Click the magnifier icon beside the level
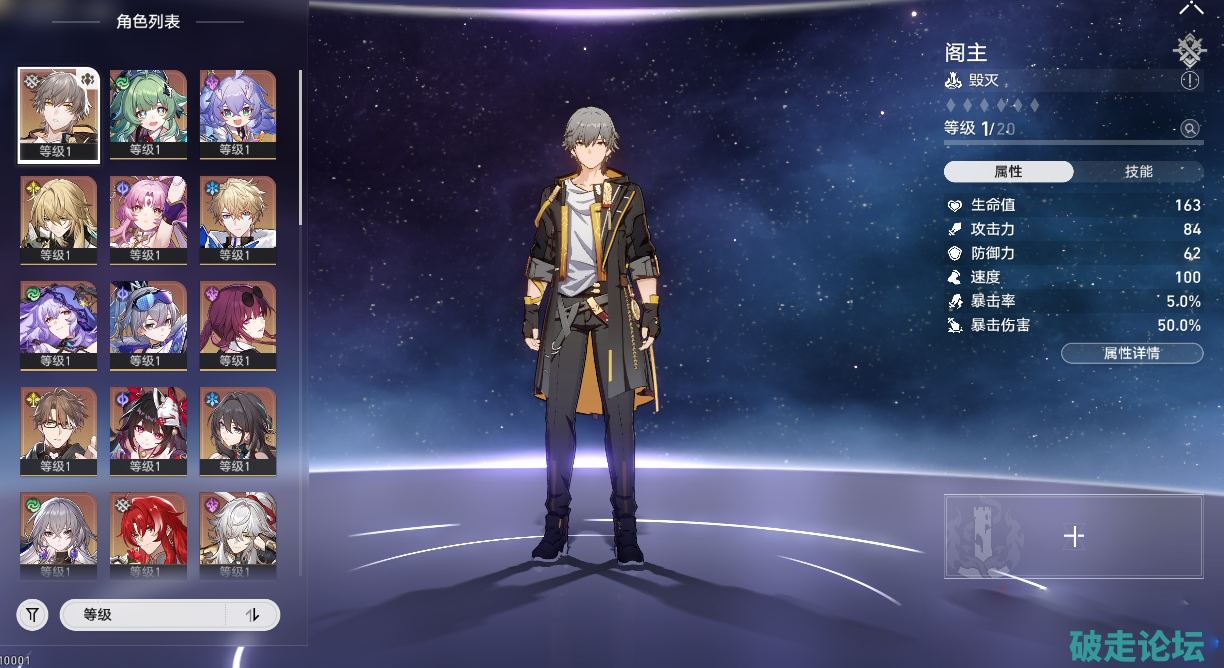 pyautogui.click(x=1189, y=128)
